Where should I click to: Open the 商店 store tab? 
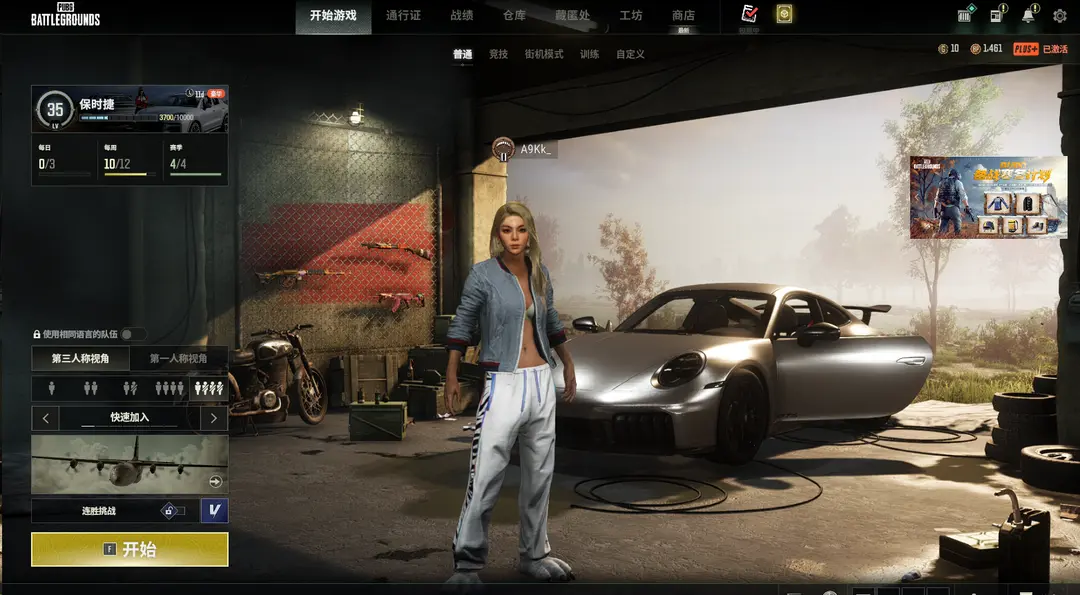pos(683,15)
